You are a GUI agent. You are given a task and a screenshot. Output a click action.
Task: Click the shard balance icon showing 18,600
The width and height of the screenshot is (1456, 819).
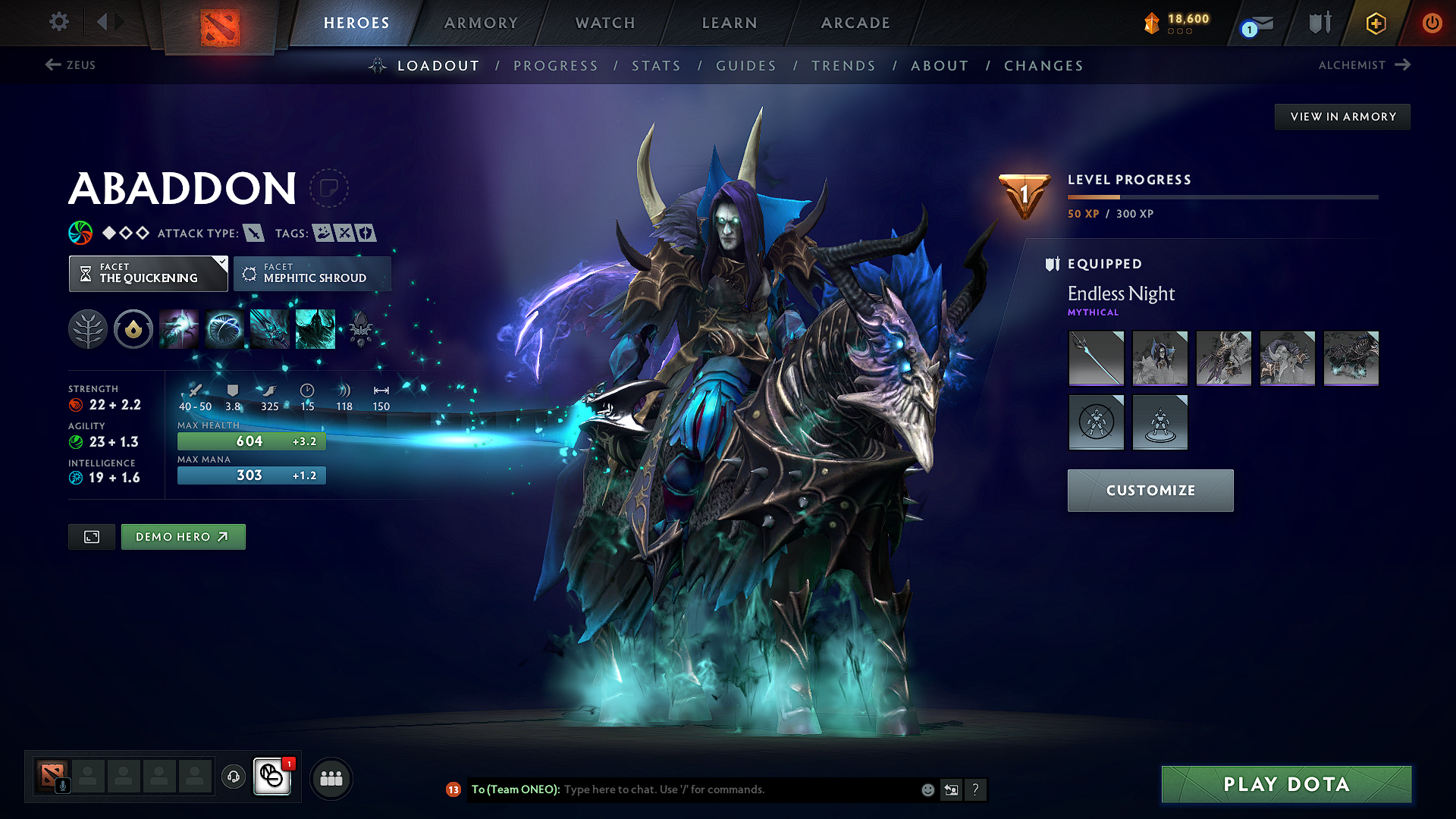pos(1152,24)
